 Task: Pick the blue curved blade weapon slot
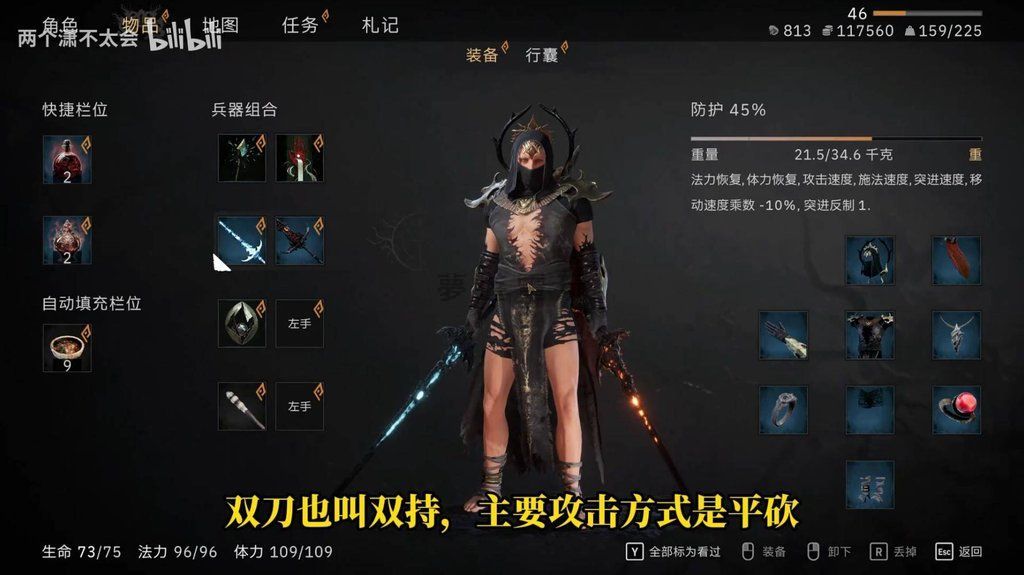point(242,240)
